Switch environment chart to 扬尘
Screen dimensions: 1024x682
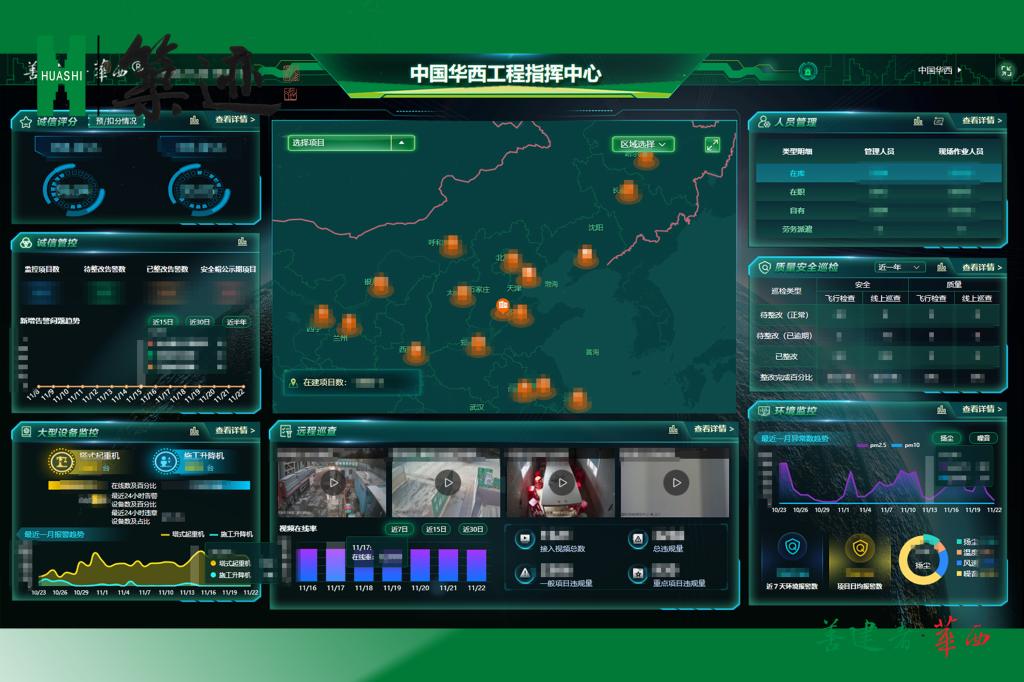947,438
